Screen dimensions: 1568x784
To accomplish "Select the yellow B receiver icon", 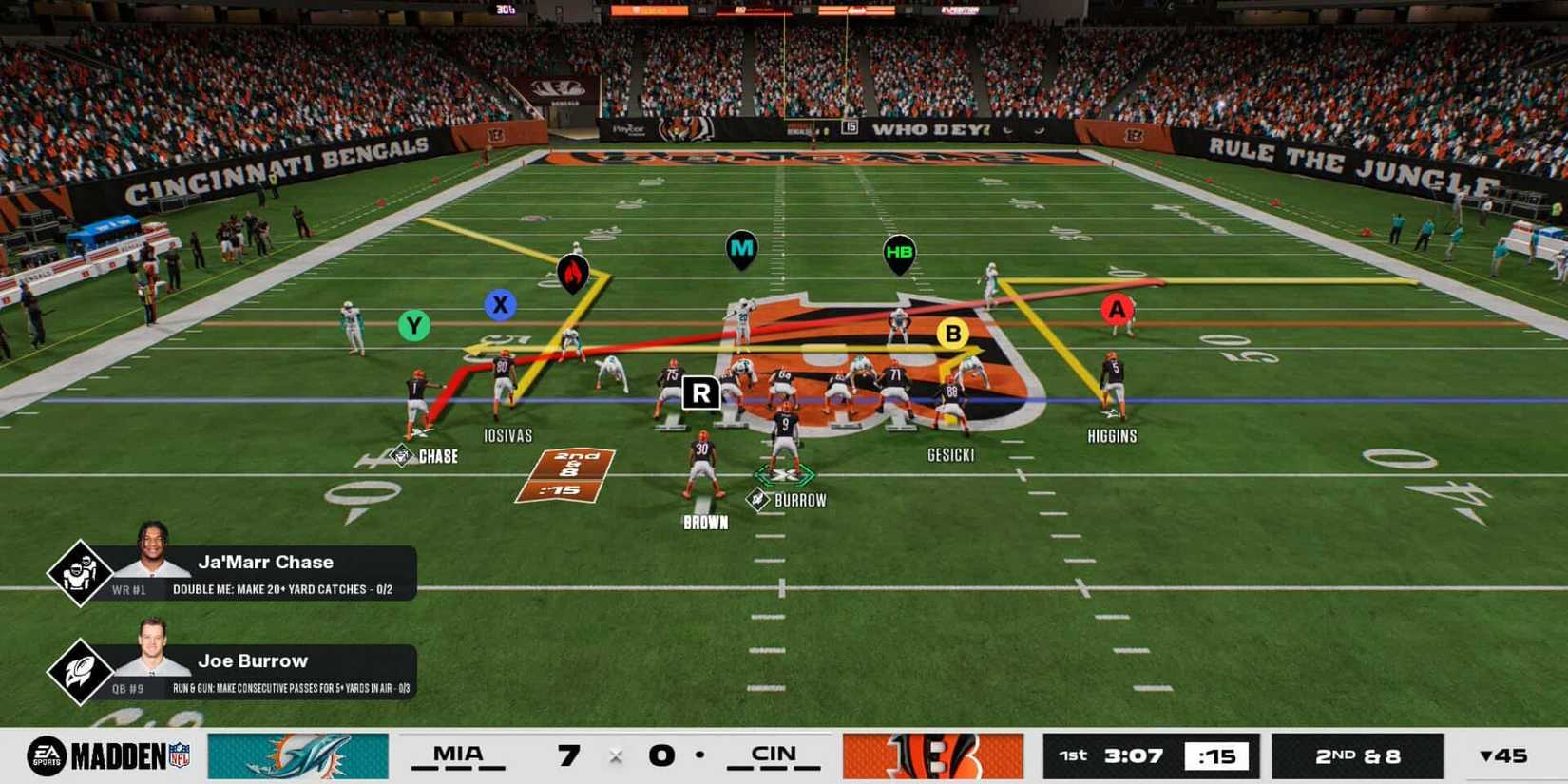I will (x=952, y=334).
